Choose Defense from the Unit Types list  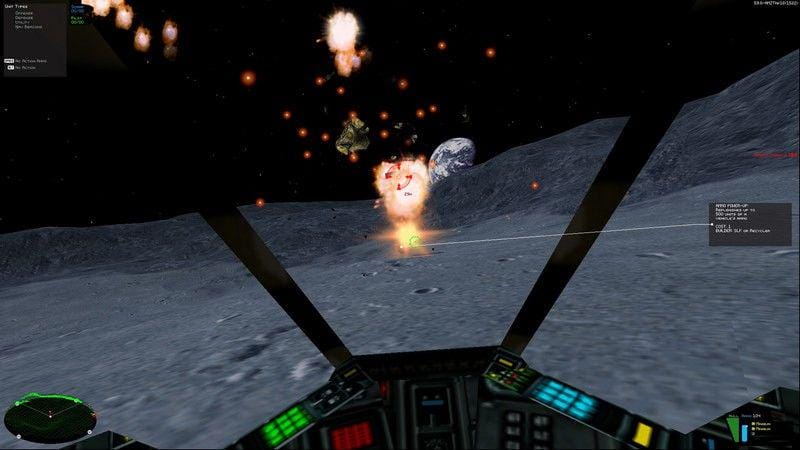[22, 18]
